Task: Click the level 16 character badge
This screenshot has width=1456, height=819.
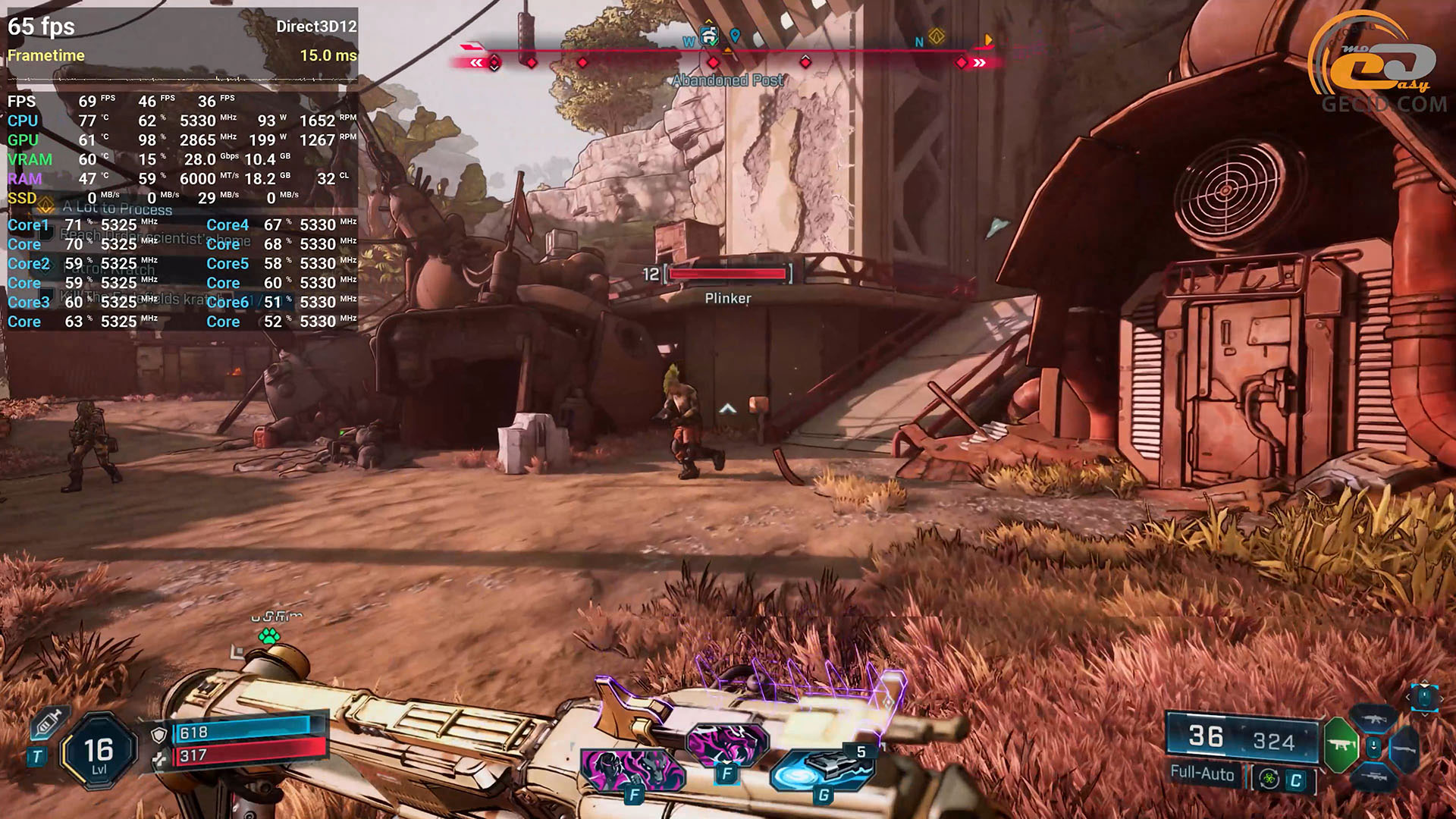Action: tap(99, 752)
